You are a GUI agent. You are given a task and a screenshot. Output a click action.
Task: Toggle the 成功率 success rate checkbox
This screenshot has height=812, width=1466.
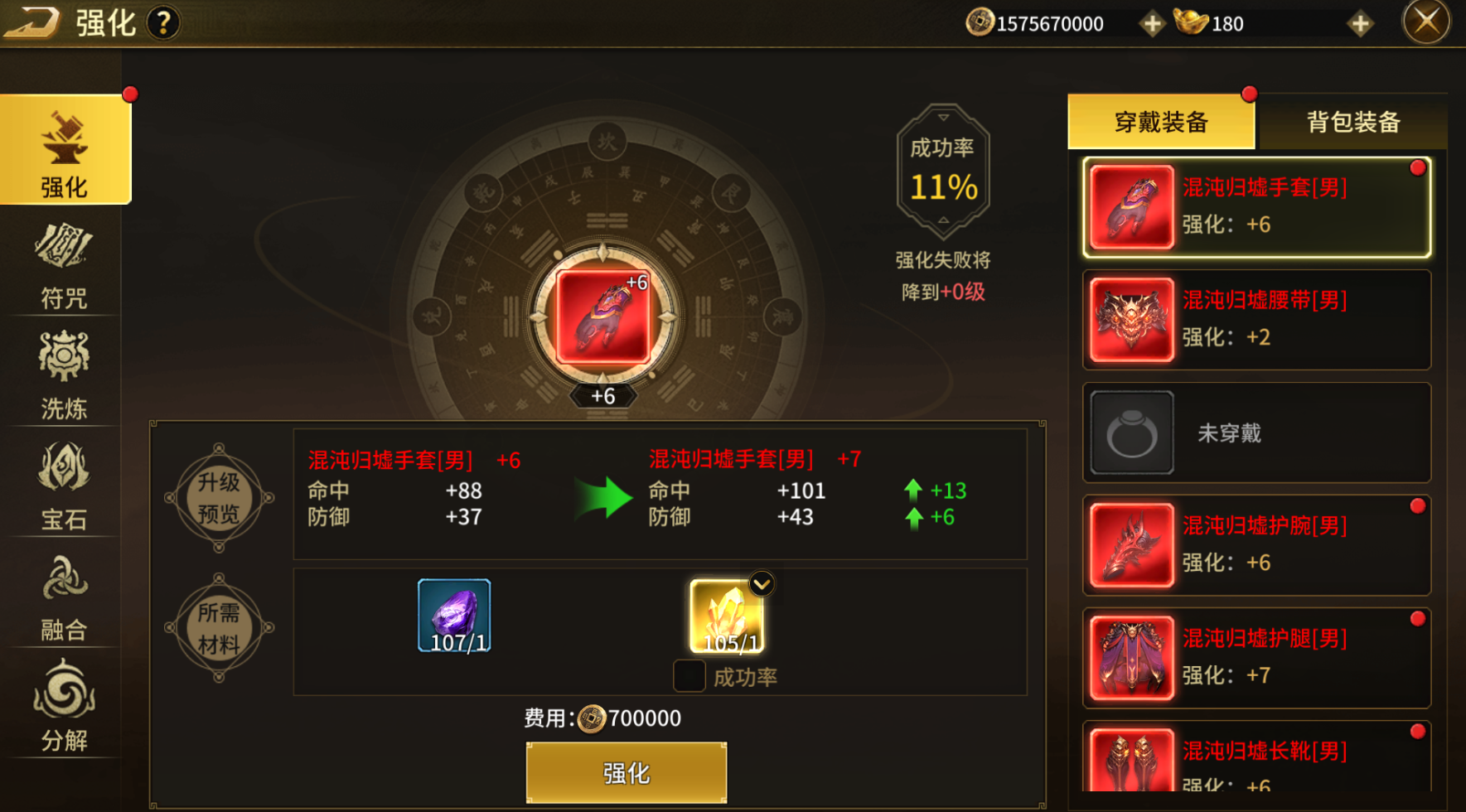click(x=689, y=676)
